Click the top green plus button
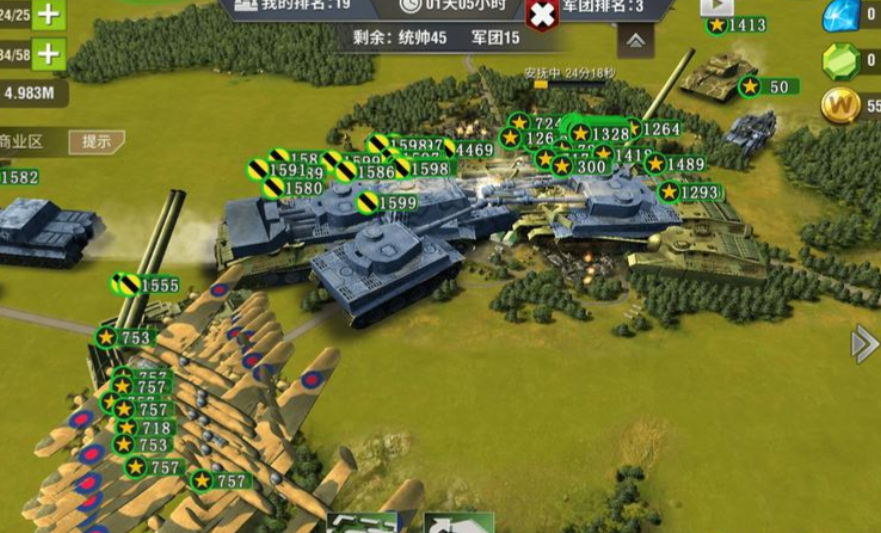 [x=49, y=15]
